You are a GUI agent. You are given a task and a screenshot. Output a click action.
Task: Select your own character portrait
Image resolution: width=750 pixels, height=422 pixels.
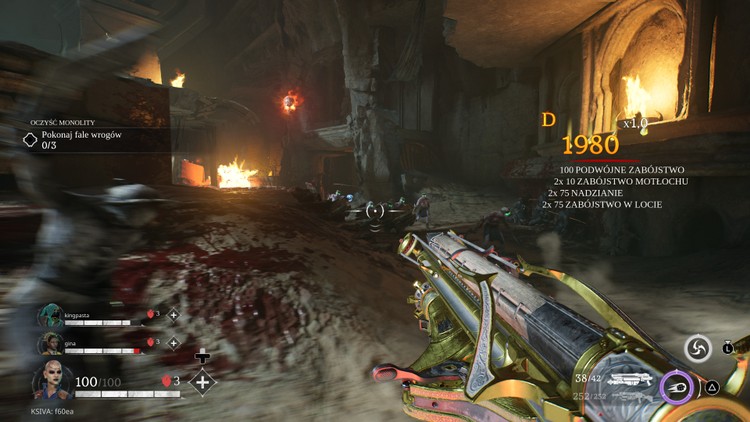coord(52,382)
